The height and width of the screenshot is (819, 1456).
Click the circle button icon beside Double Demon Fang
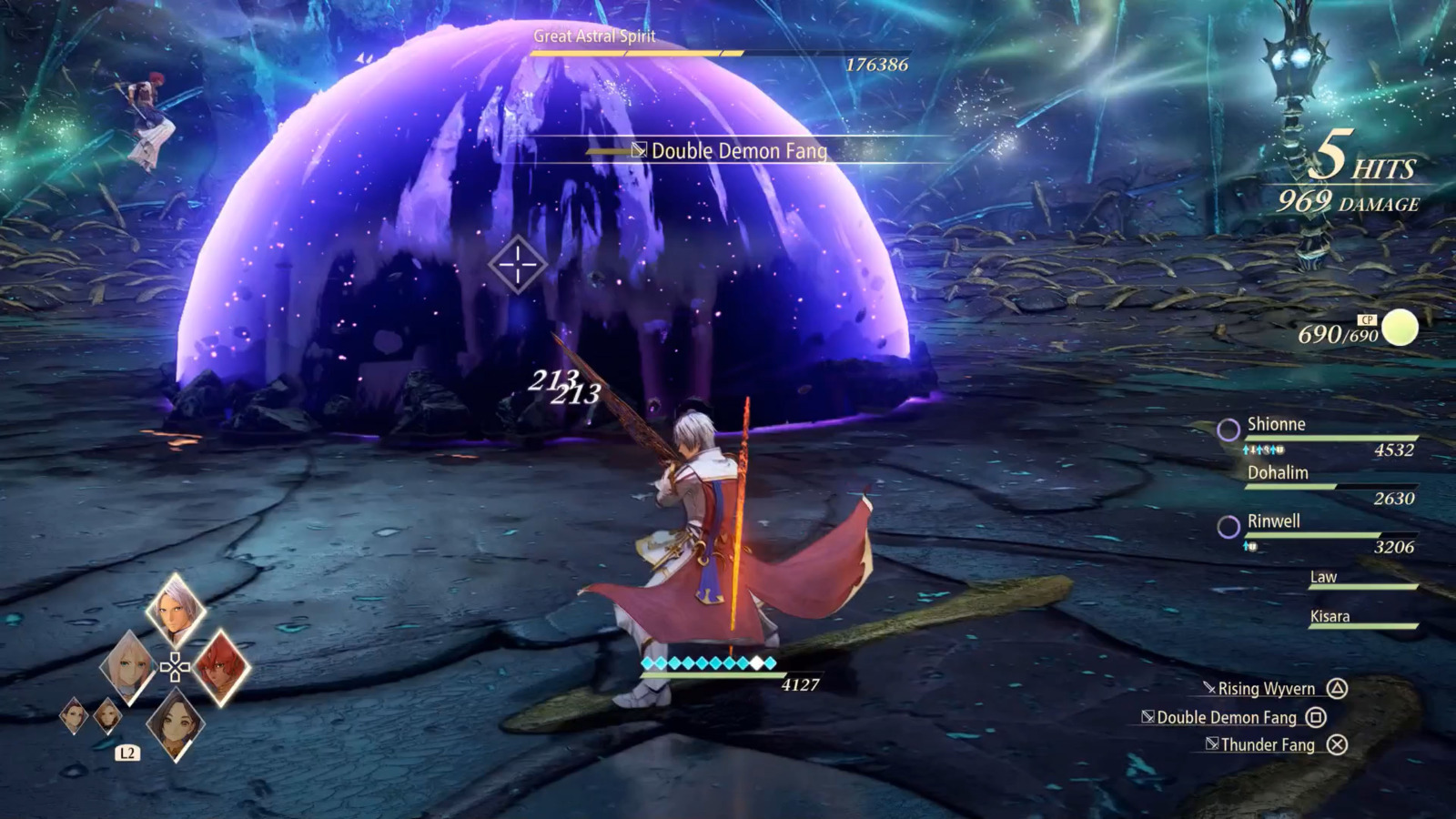pyautogui.click(x=1316, y=718)
